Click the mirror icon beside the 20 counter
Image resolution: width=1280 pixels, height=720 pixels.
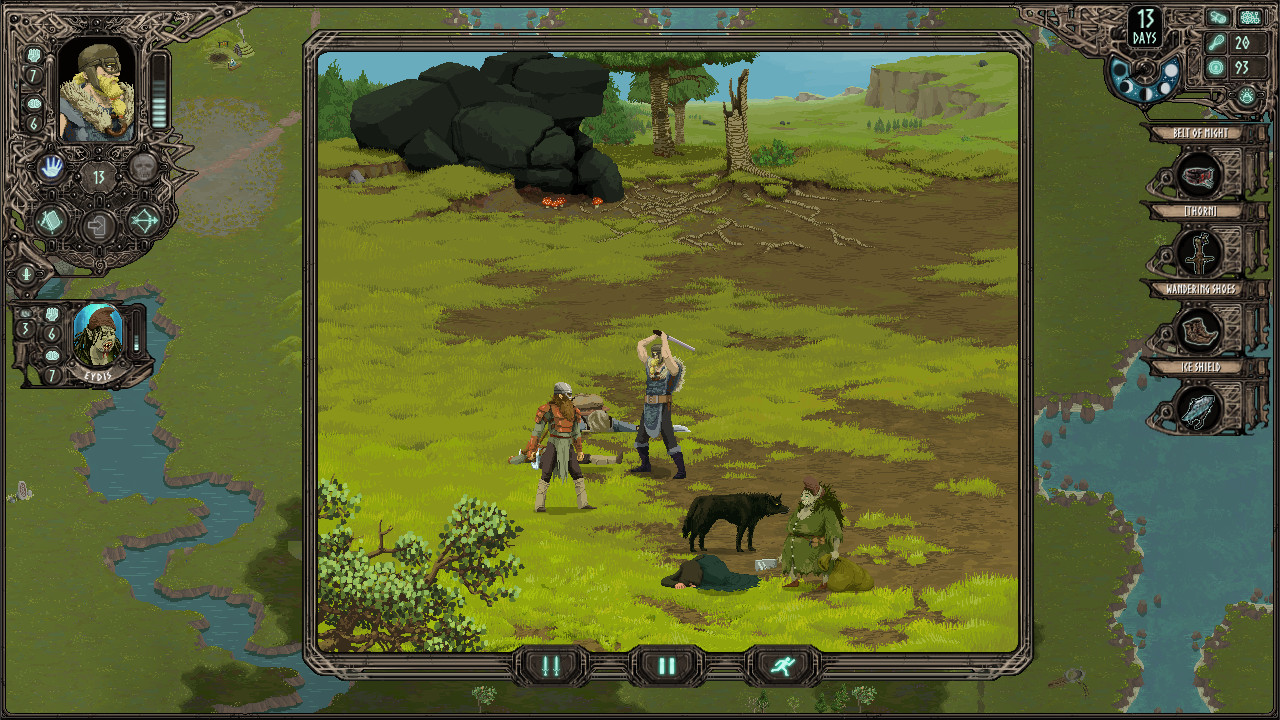pos(1217,42)
